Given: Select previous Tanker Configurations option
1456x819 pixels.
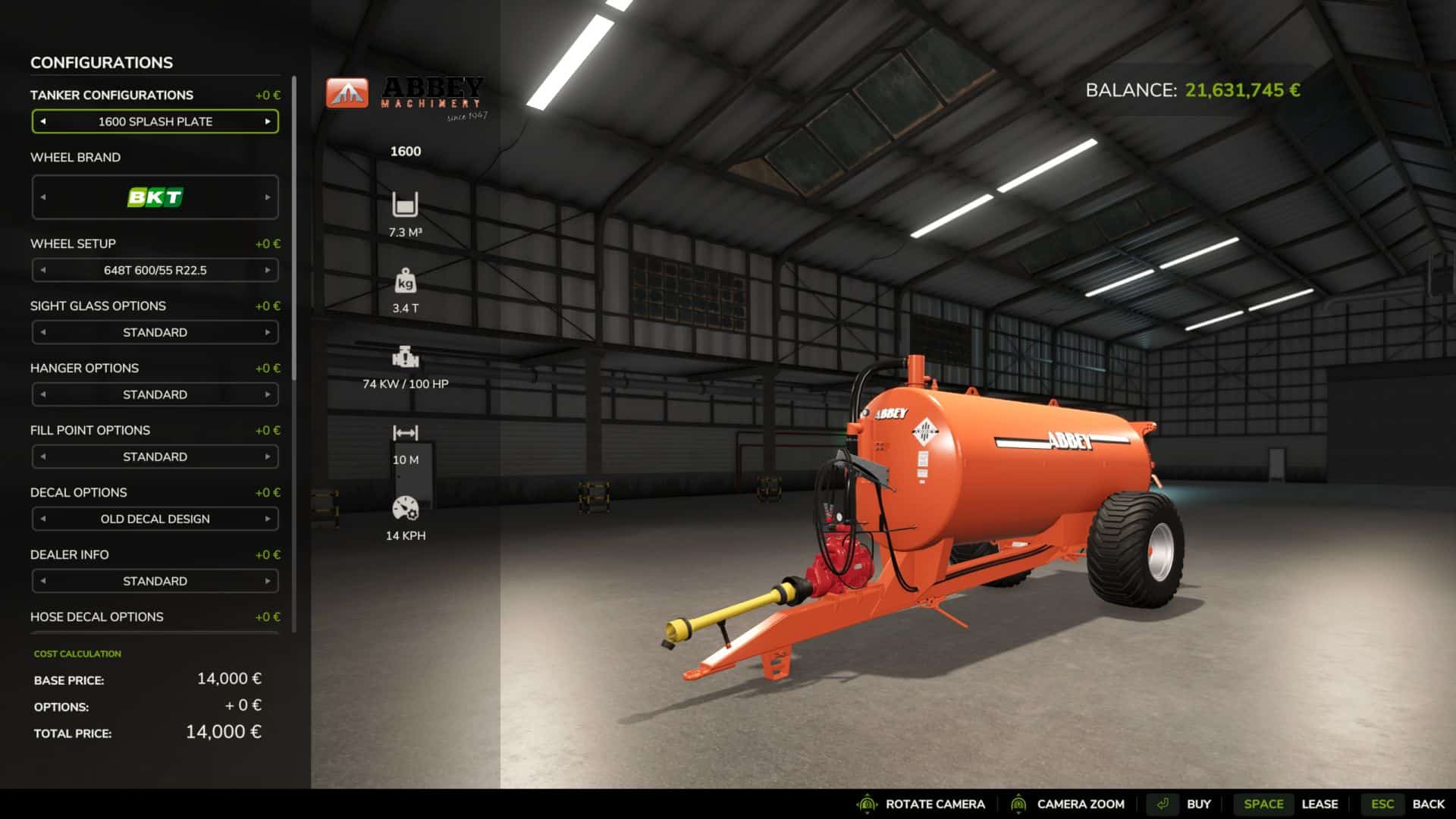Looking at the screenshot, I should 43,121.
